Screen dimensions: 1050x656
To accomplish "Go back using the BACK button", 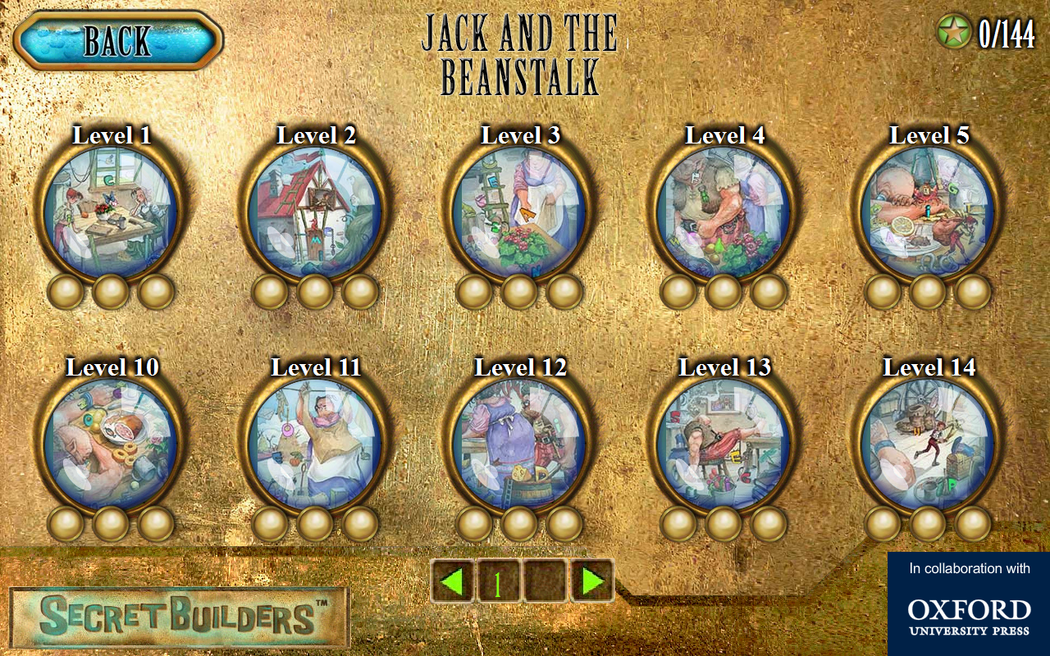I will pyautogui.click(x=118, y=41).
